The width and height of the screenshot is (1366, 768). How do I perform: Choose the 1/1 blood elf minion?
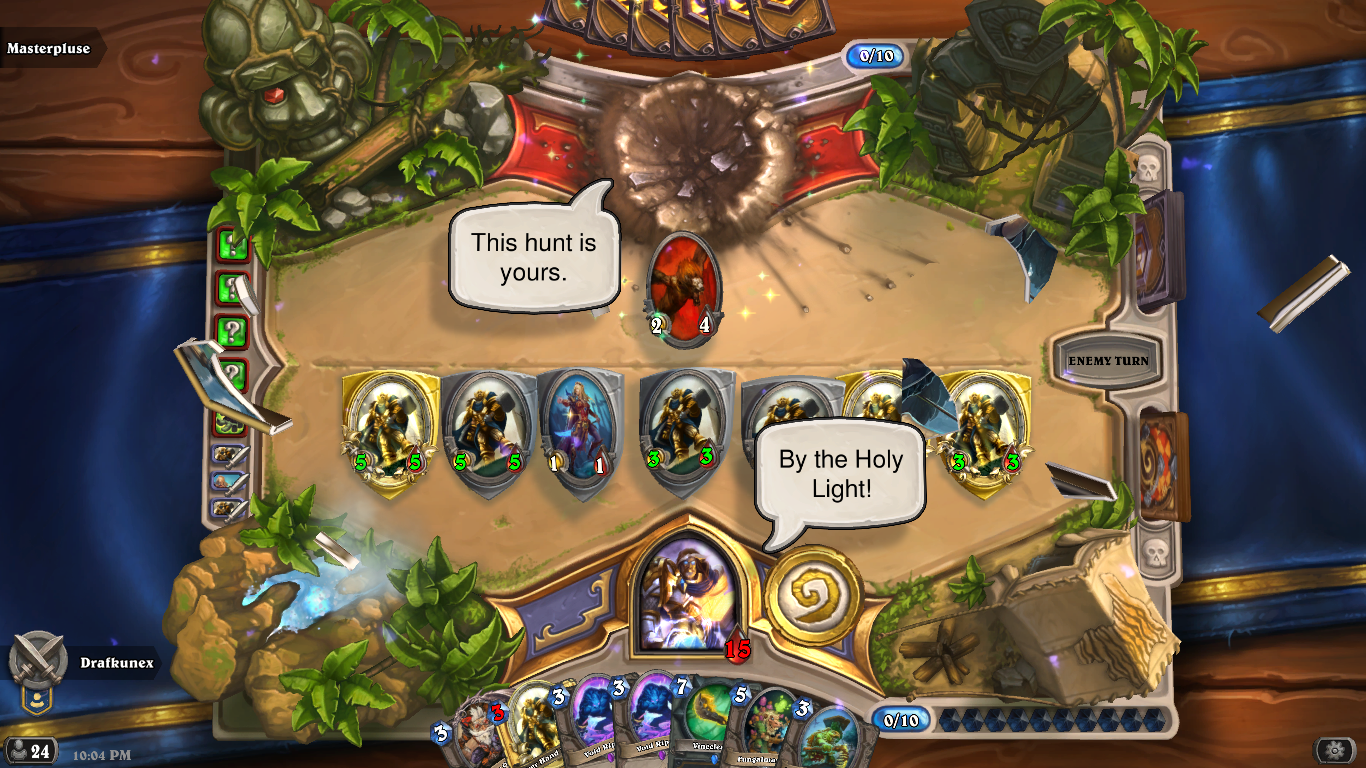coord(580,427)
